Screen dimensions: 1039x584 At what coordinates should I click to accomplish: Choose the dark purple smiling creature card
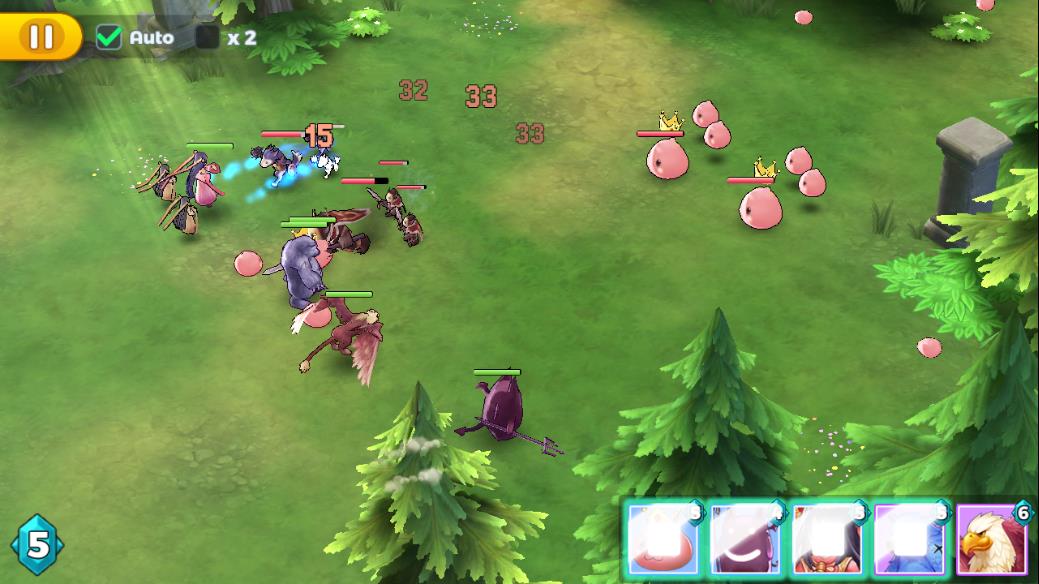click(745, 541)
